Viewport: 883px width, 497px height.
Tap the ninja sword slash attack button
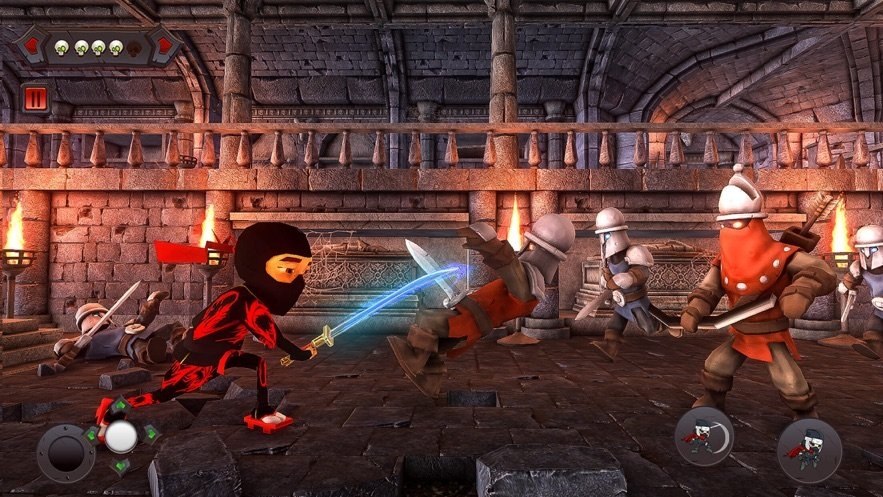point(704,436)
